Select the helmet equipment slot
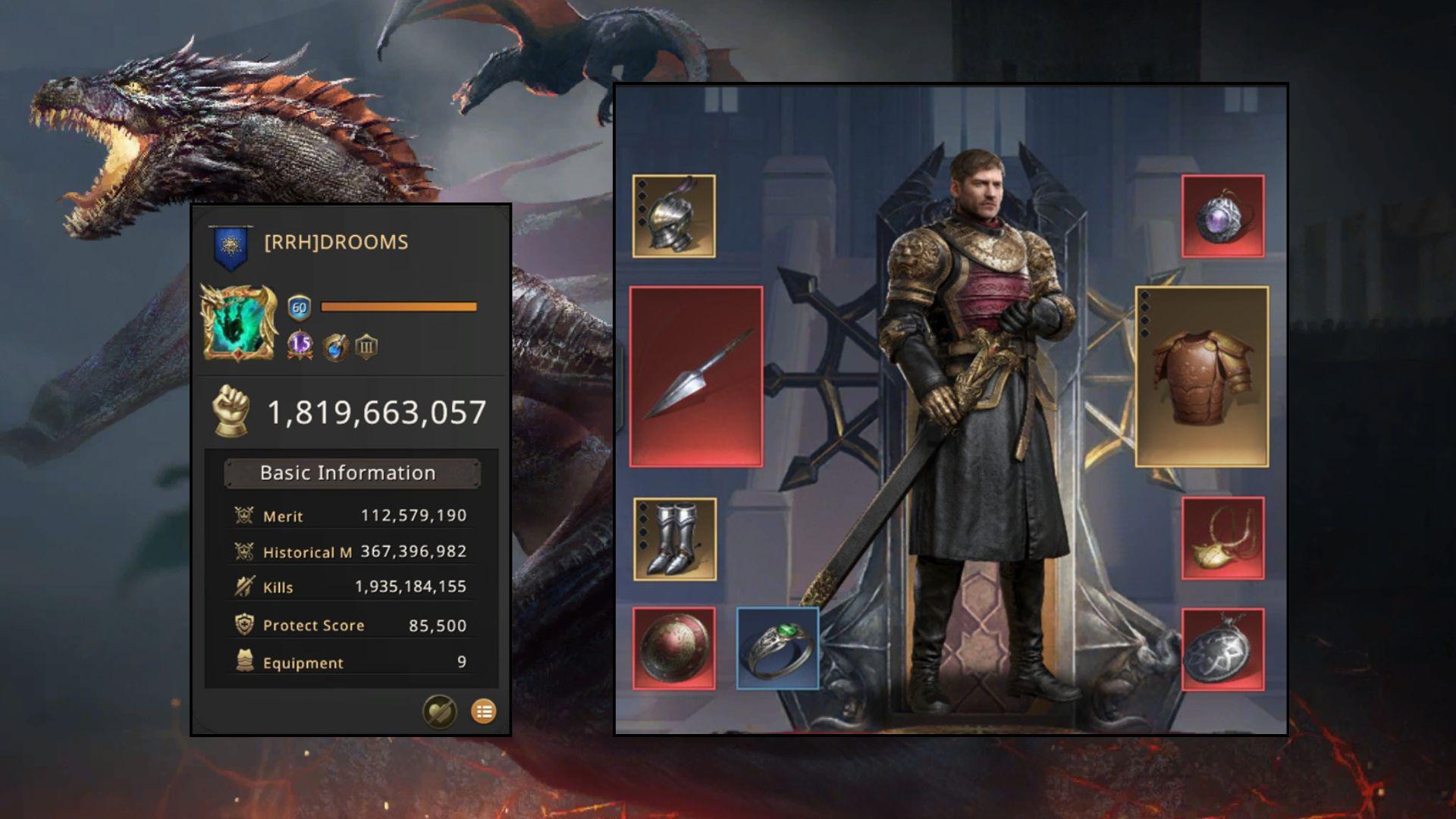The image size is (1456, 819). point(673,216)
